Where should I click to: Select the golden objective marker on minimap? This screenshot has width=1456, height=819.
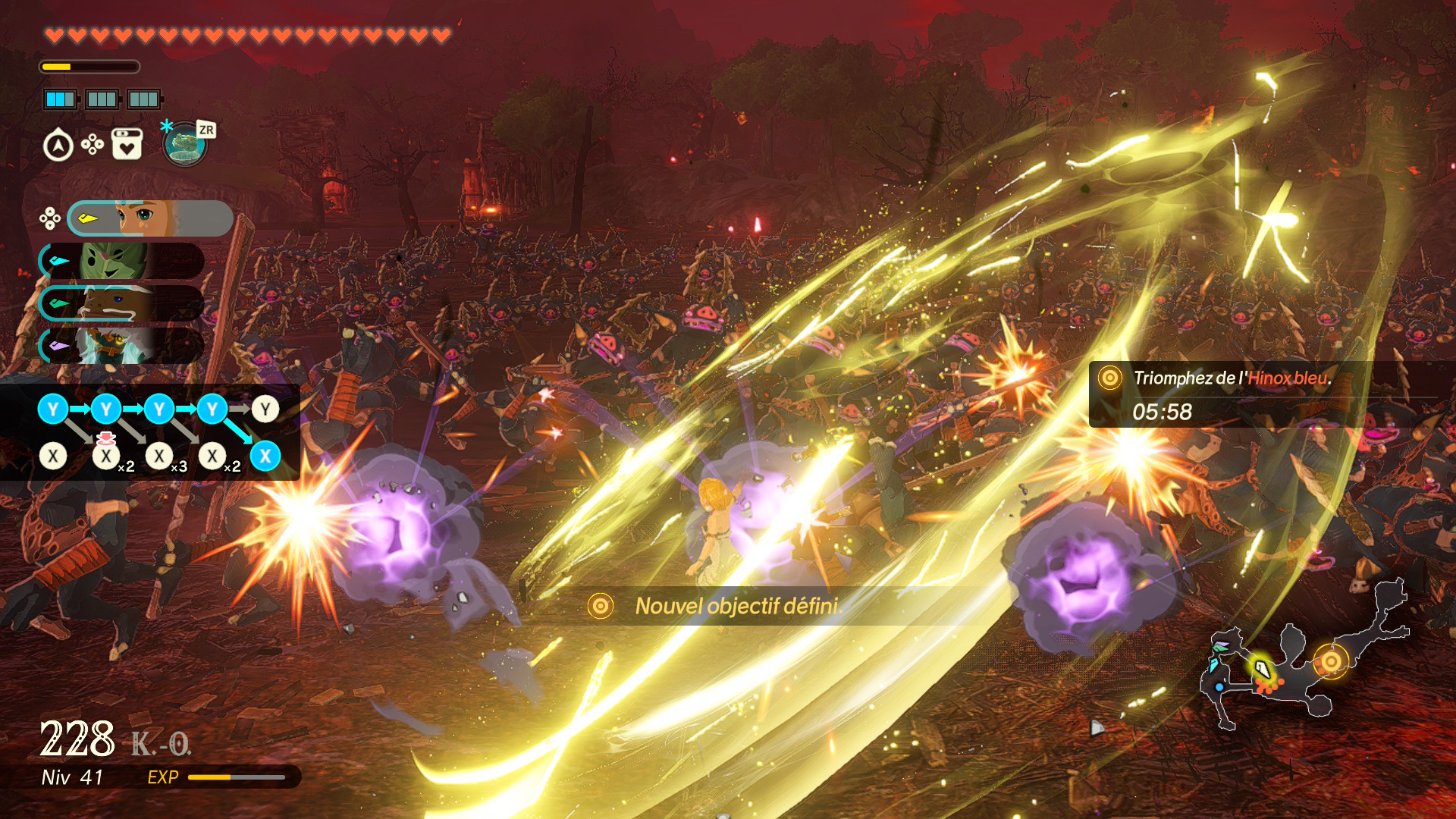(x=1330, y=661)
